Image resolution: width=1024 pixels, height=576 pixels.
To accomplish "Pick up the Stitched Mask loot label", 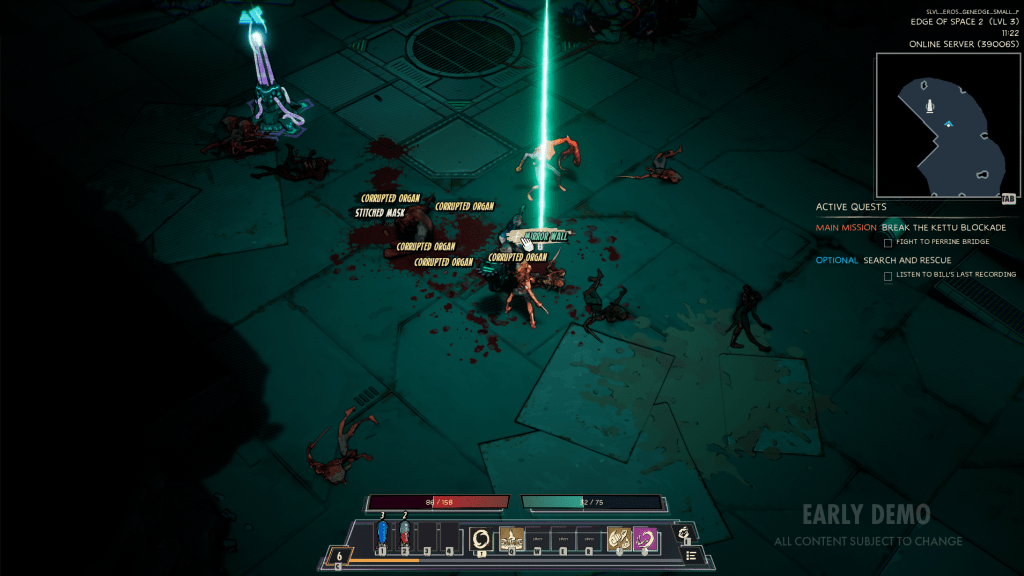I will pos(380,212).
